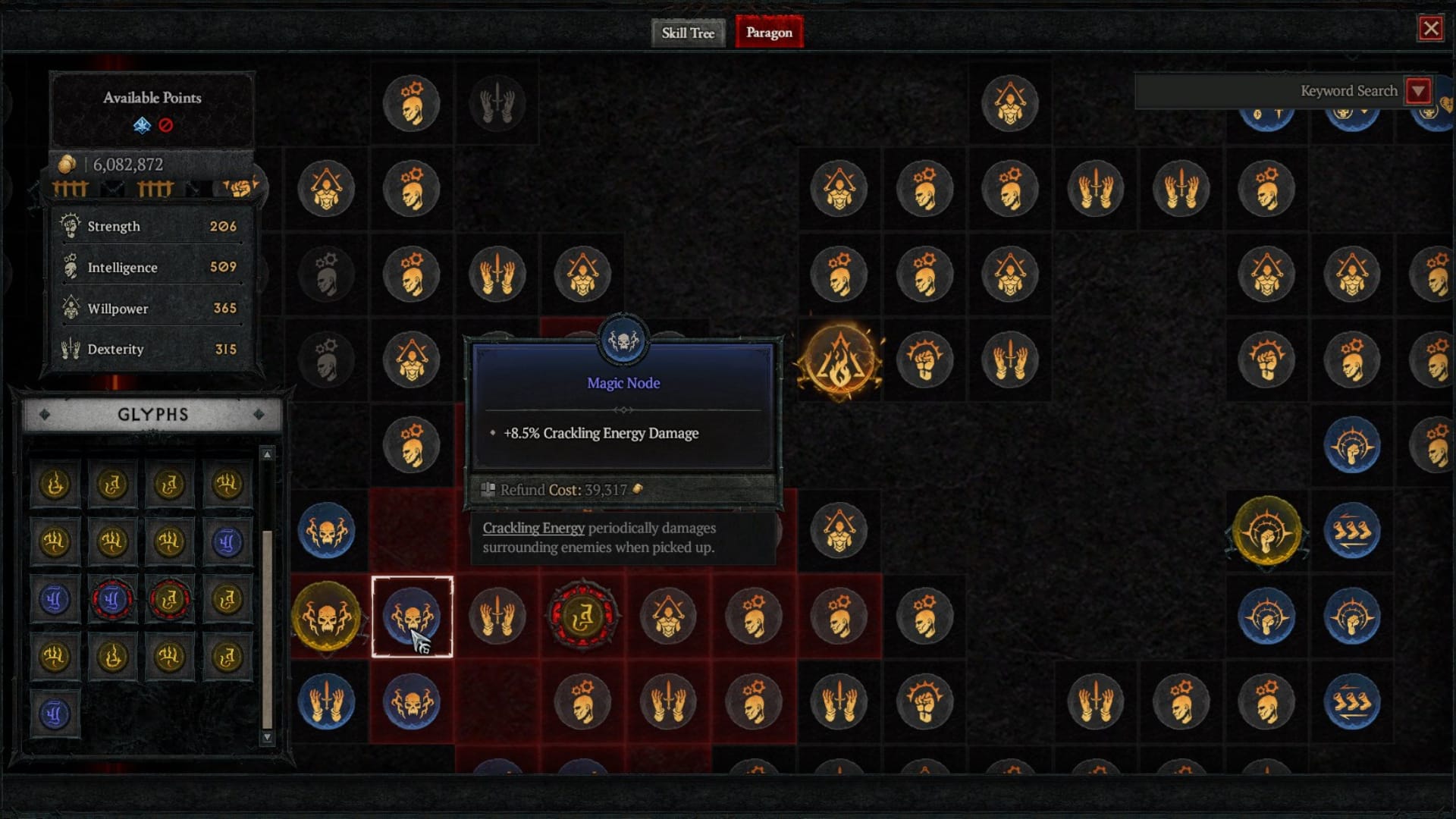Select the gold skull rare node
The image size is (1456, 819).
pos(327,617)
